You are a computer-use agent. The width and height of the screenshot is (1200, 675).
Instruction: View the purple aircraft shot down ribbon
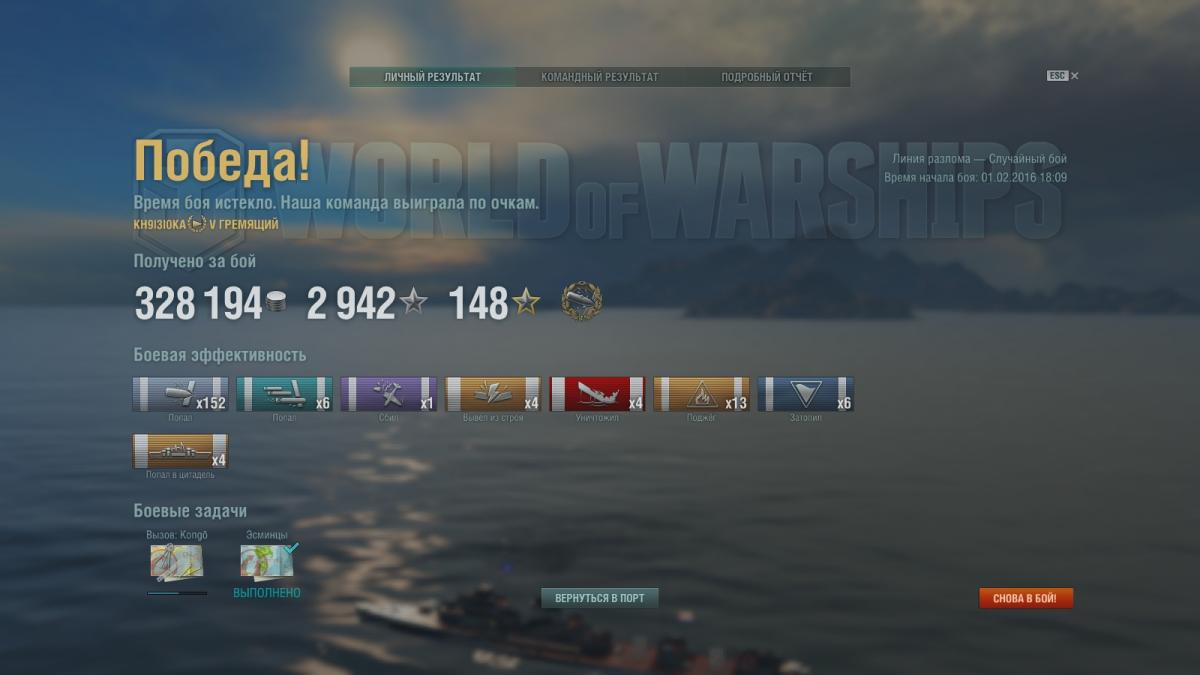pyautogui.click(x=388, y=394)
